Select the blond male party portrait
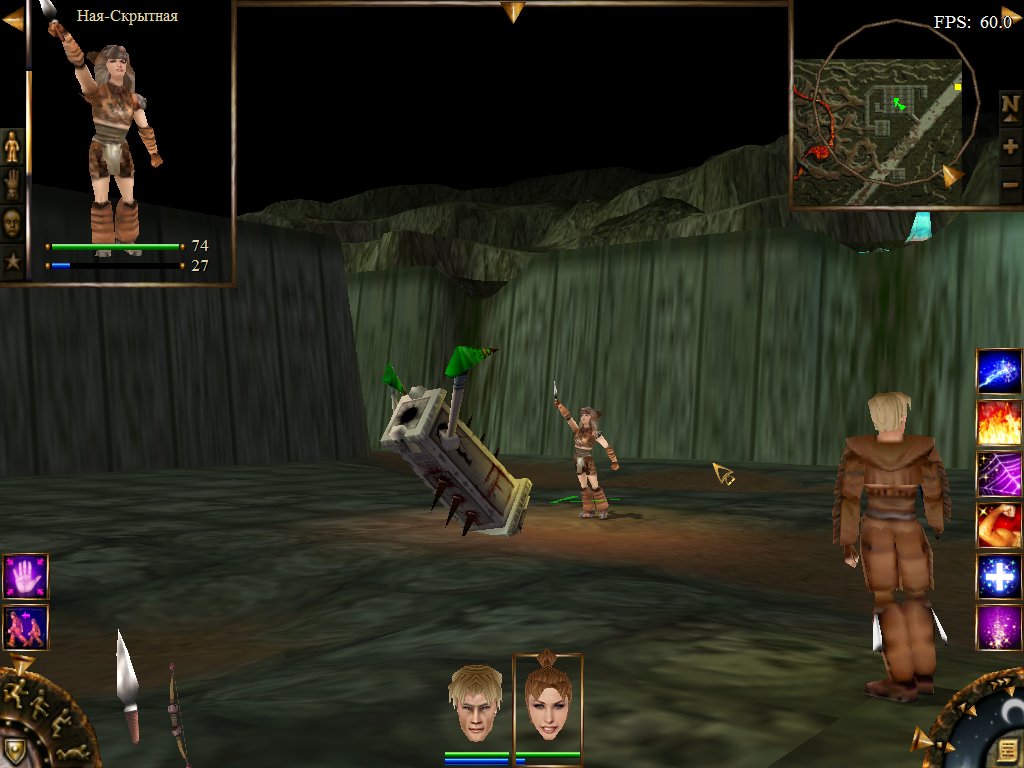 (x=475, y=703)
